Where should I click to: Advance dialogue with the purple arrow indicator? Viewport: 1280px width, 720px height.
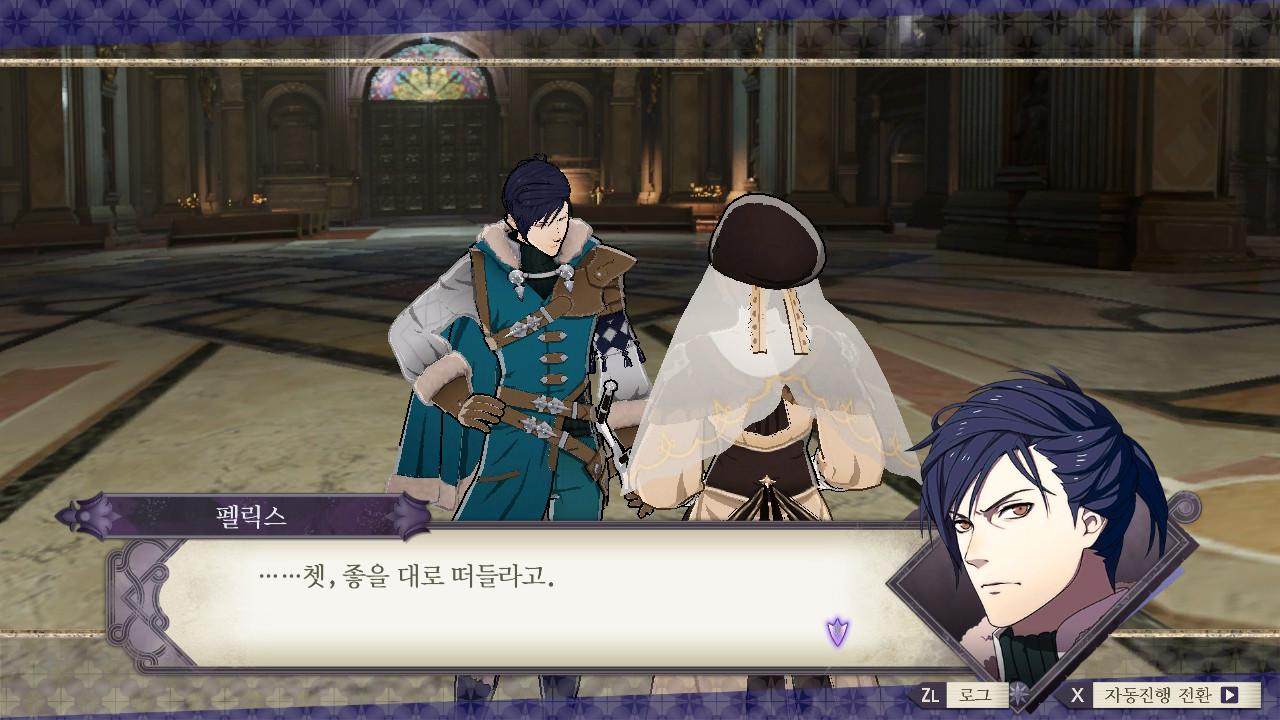(837, 631)
